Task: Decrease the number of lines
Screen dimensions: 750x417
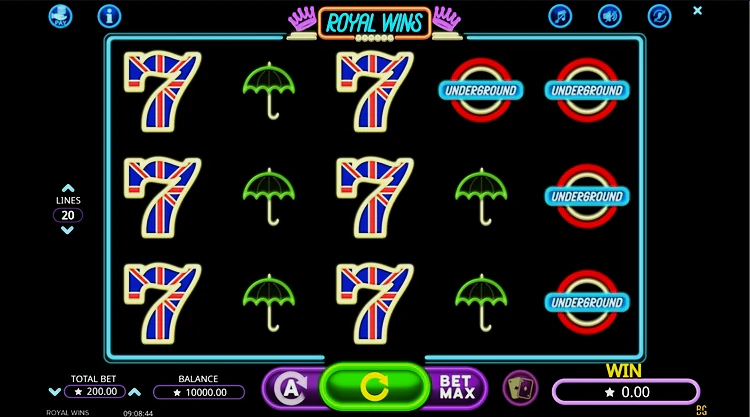Action: pyautogui.click(x=67, y=230)
